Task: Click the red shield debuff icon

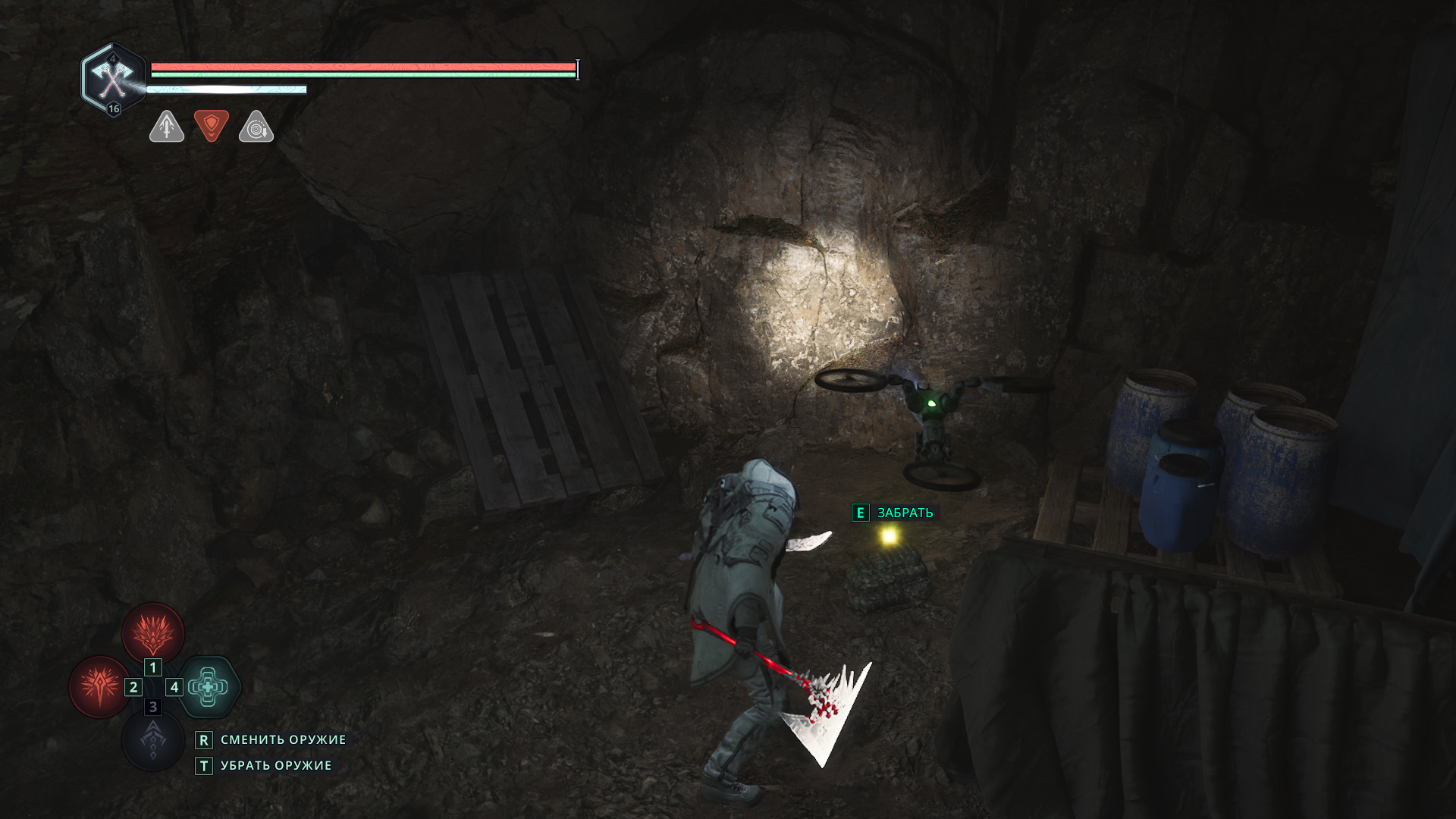Action: pos(212,125)
